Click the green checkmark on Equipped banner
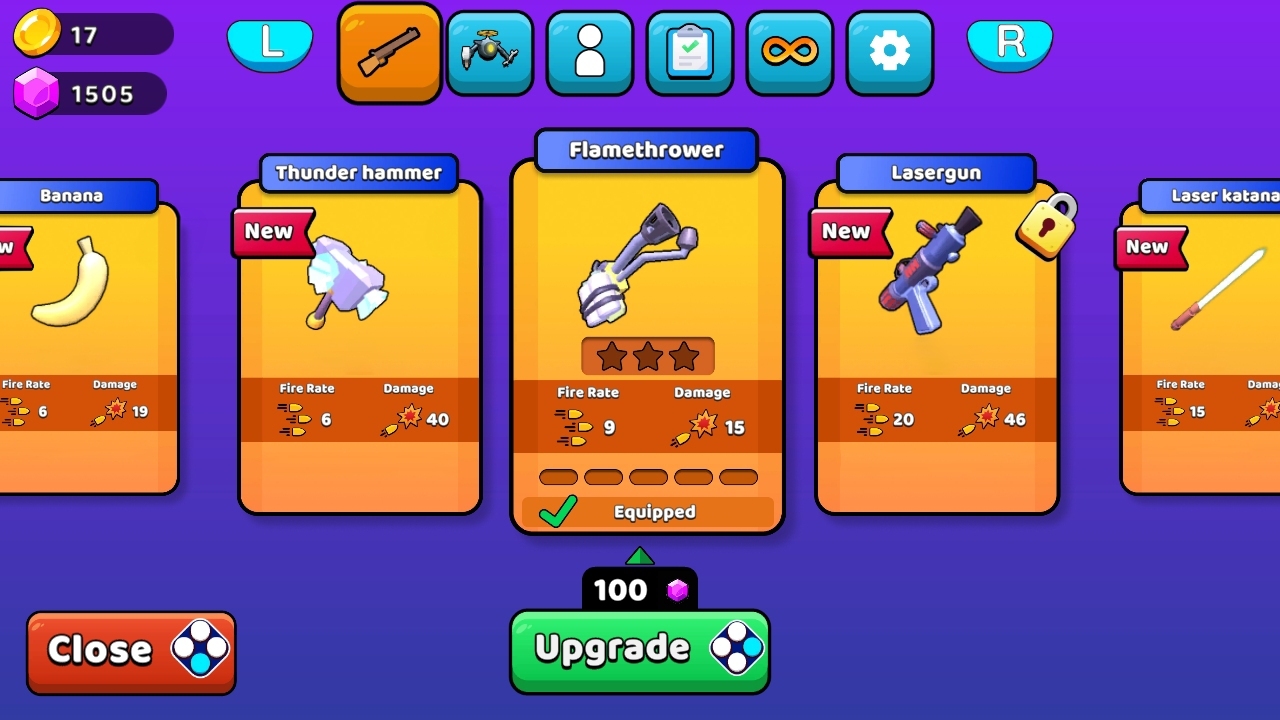Screen dimensions: 1280x720 (557, 511)
